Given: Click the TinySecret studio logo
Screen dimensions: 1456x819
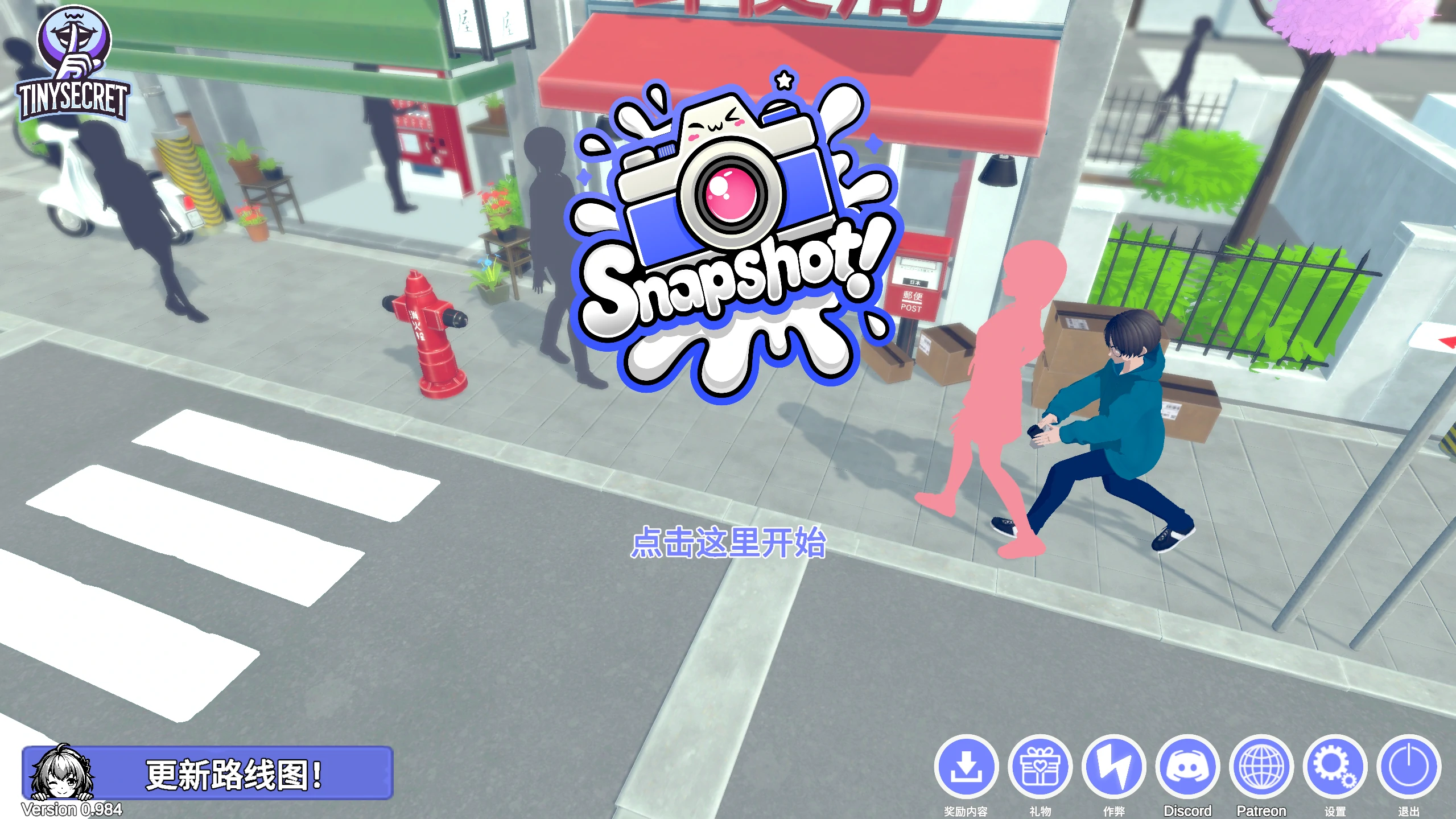Looking at the screenshot, I should tap(73, 64).
